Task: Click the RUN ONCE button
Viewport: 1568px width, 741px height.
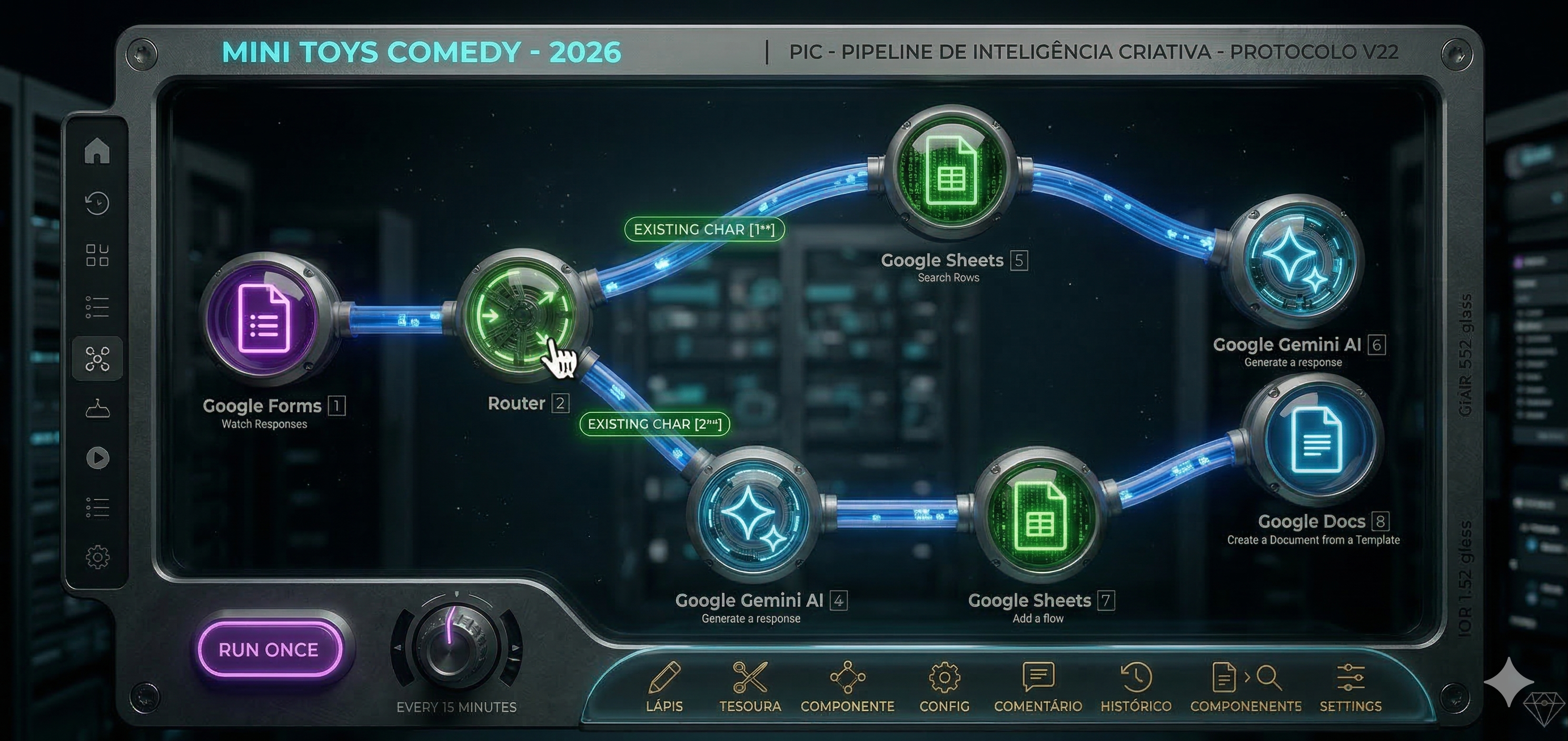Action: click(x=269, y=649)
